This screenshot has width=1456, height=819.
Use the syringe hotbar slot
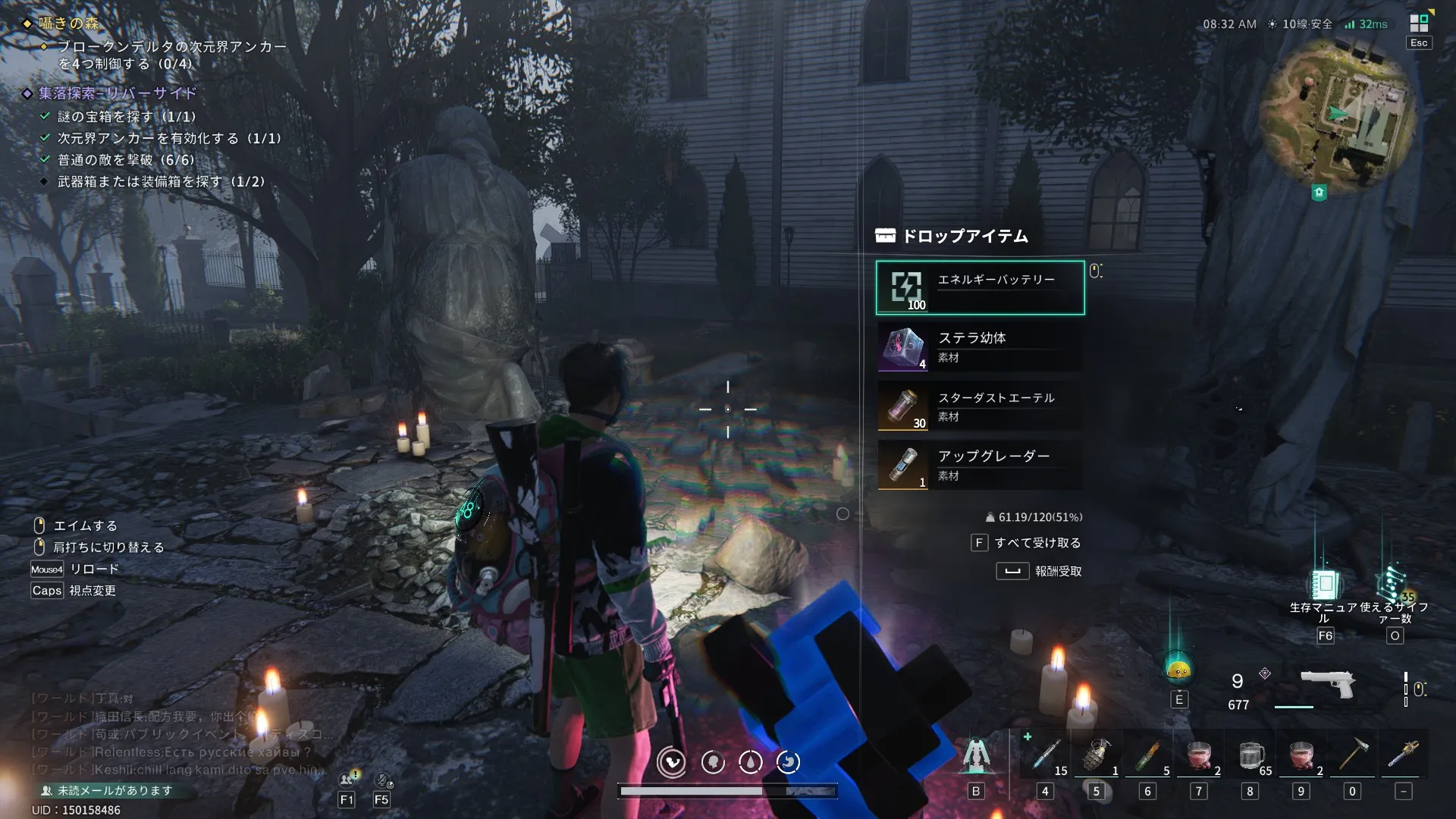1046,755
